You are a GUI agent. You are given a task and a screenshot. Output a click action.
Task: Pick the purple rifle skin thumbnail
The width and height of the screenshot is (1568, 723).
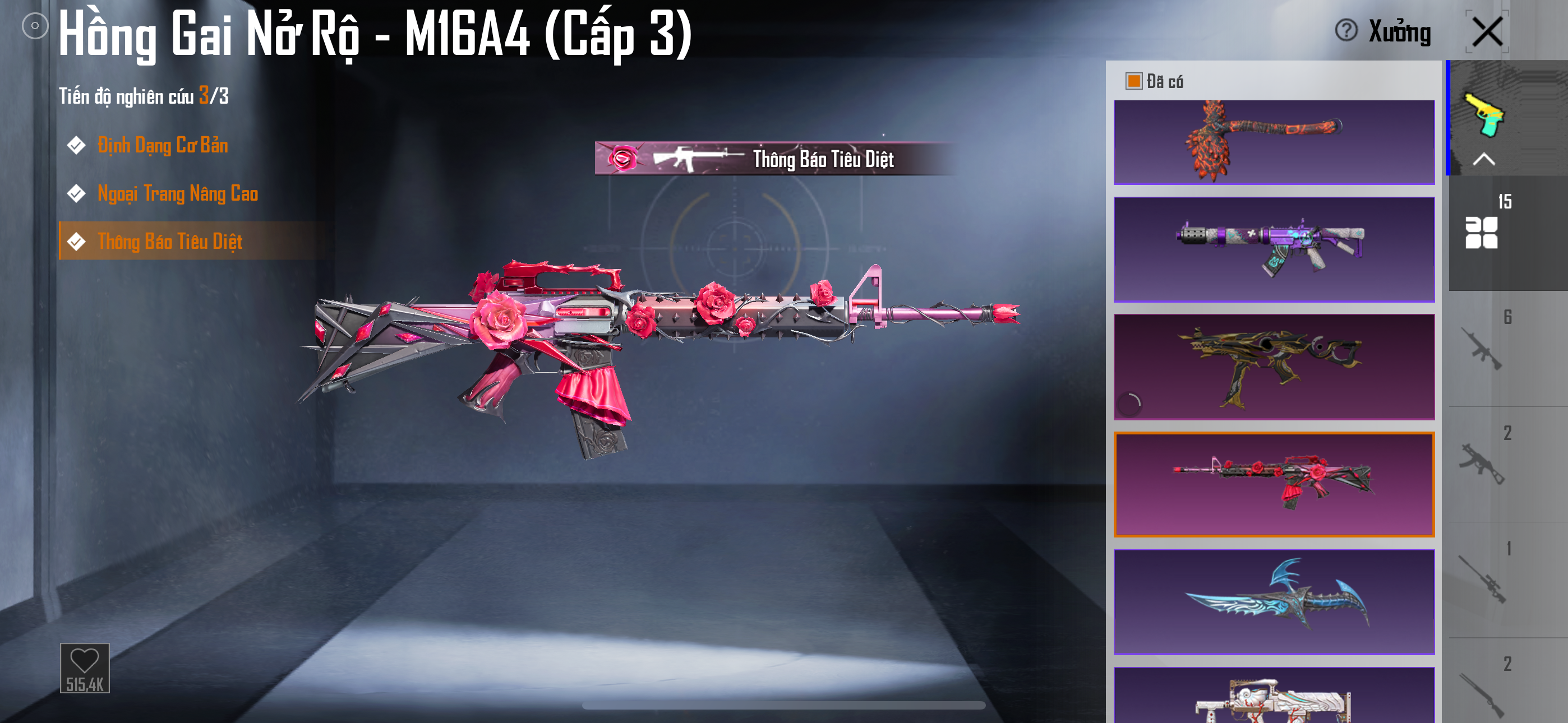click(1274, 249)
